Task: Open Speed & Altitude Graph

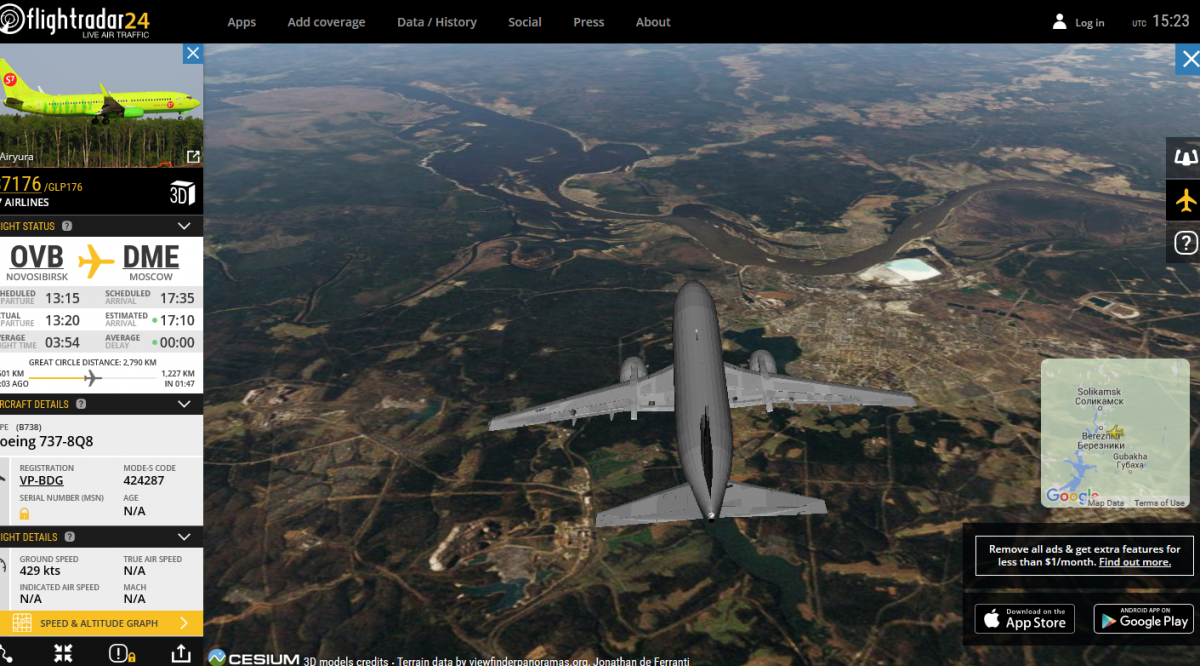Action: click(101, 623)
